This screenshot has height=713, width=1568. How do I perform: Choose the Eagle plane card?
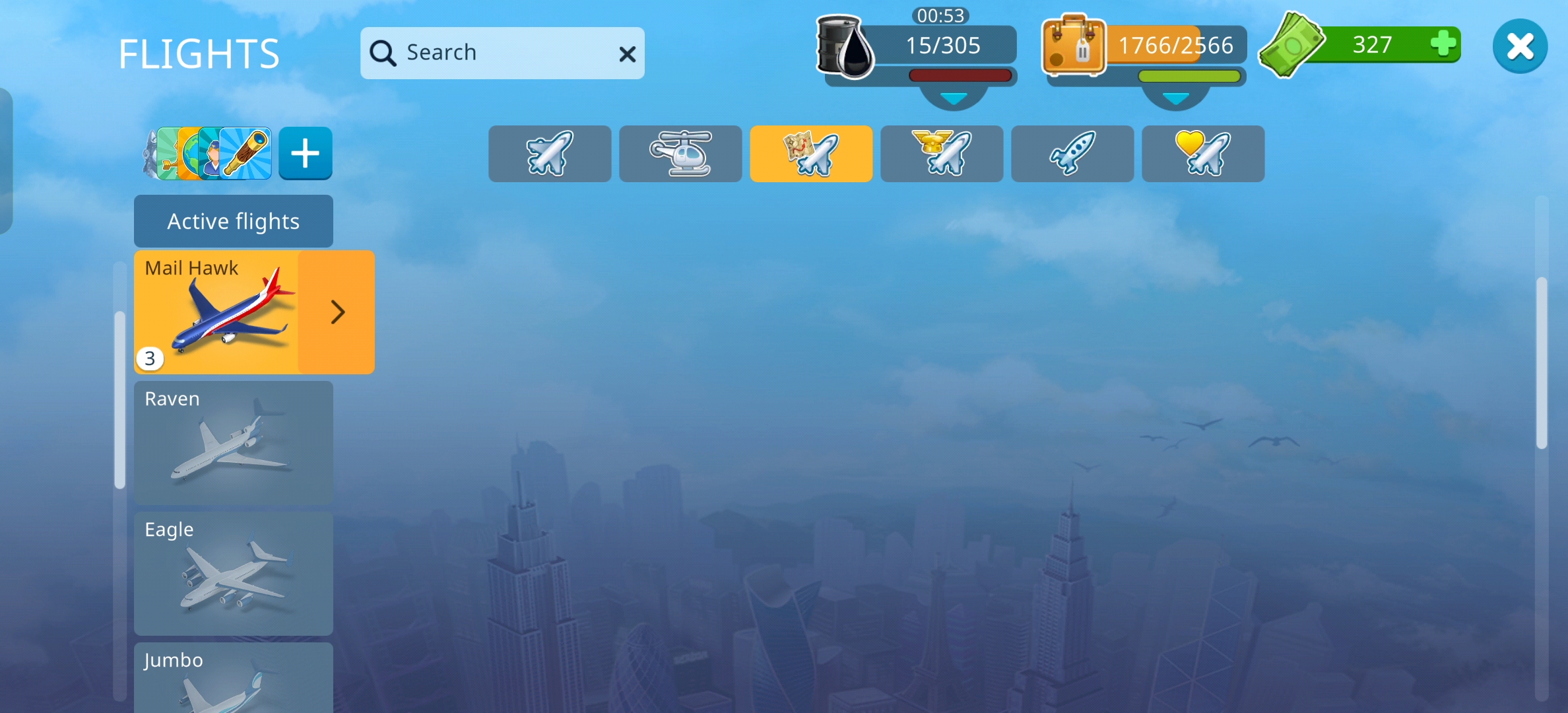click(233, 573)
